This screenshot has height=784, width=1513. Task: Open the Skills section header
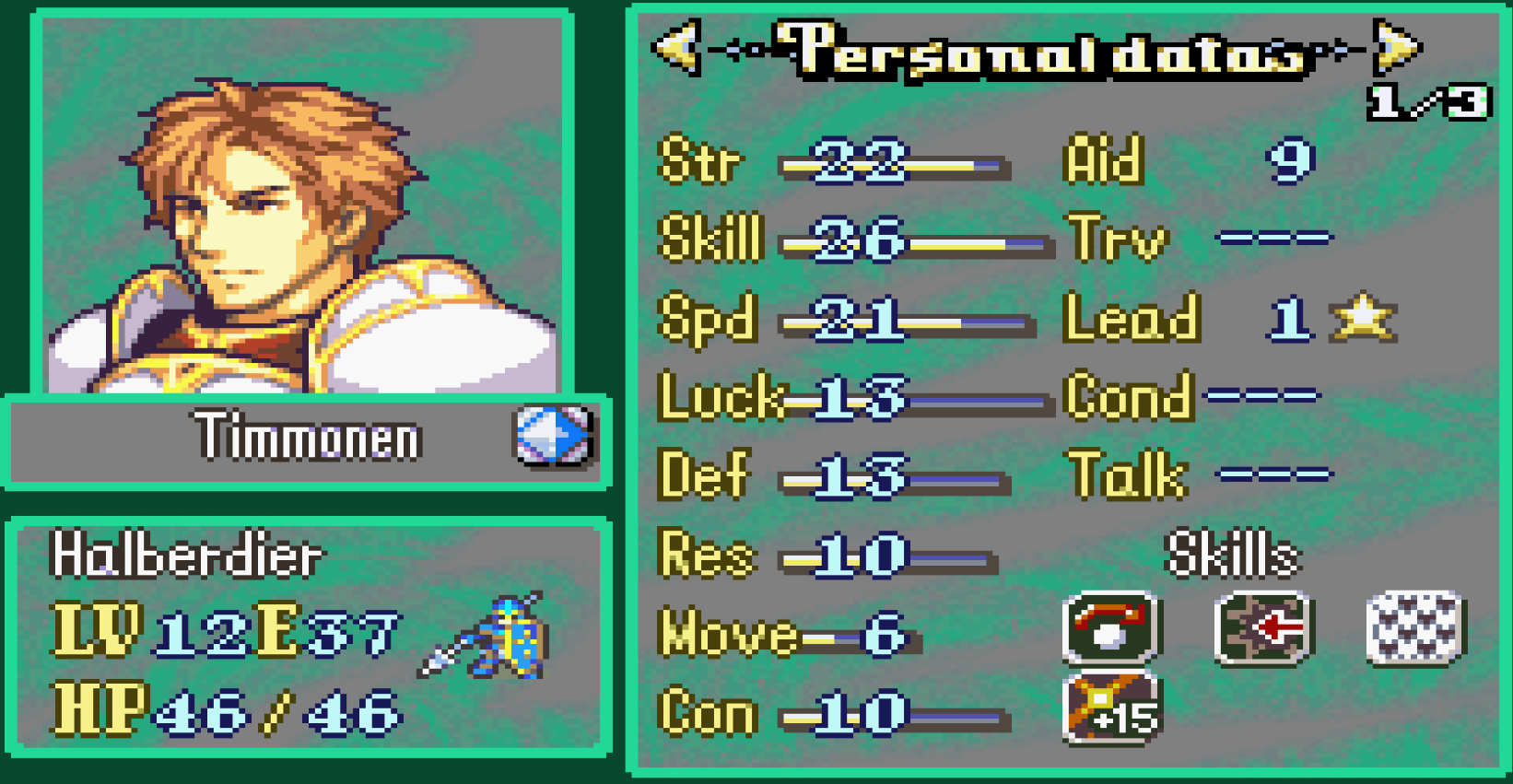1232,554
